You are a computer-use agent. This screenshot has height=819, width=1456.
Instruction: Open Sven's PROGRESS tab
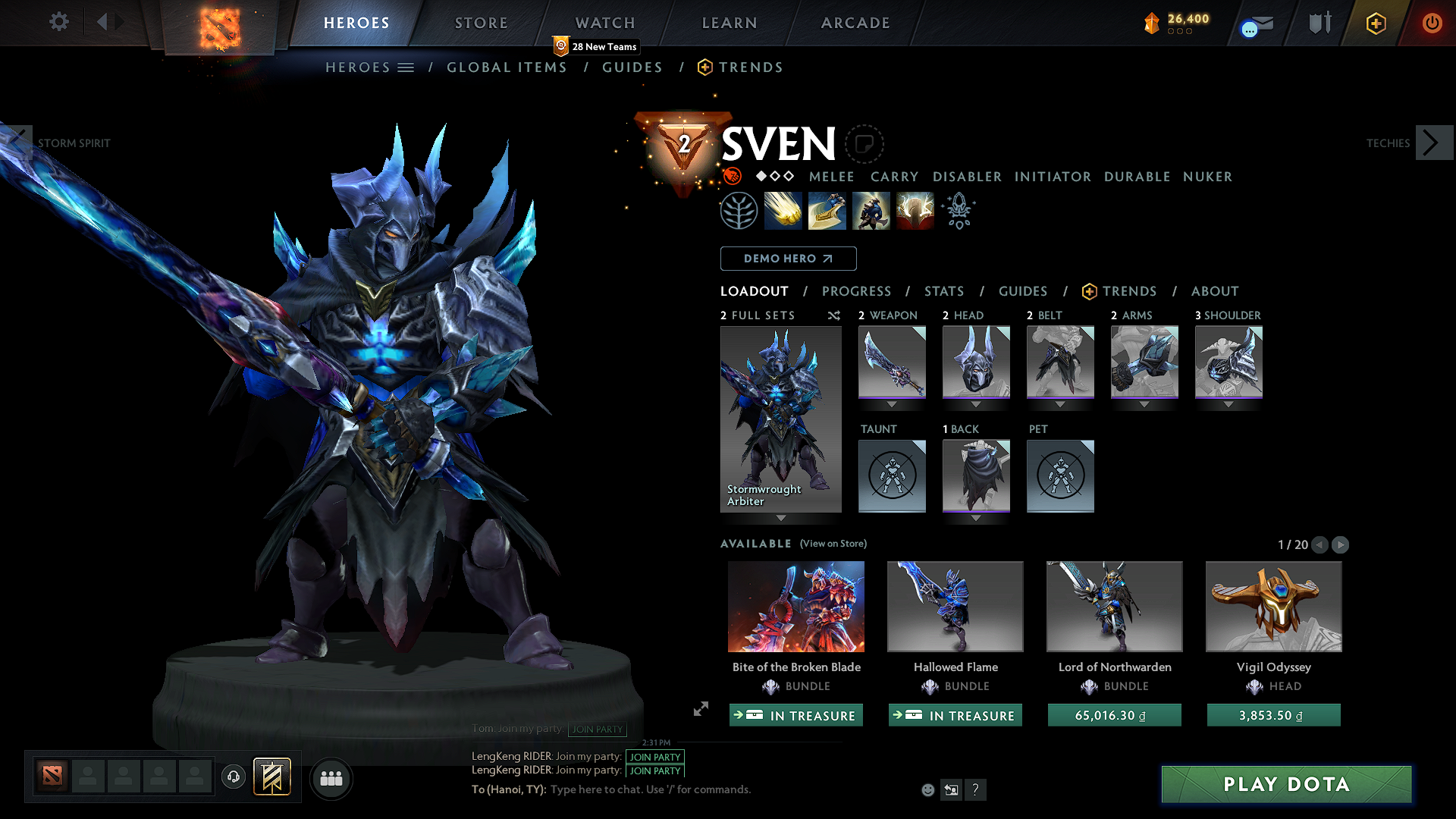tap(857, 291)
